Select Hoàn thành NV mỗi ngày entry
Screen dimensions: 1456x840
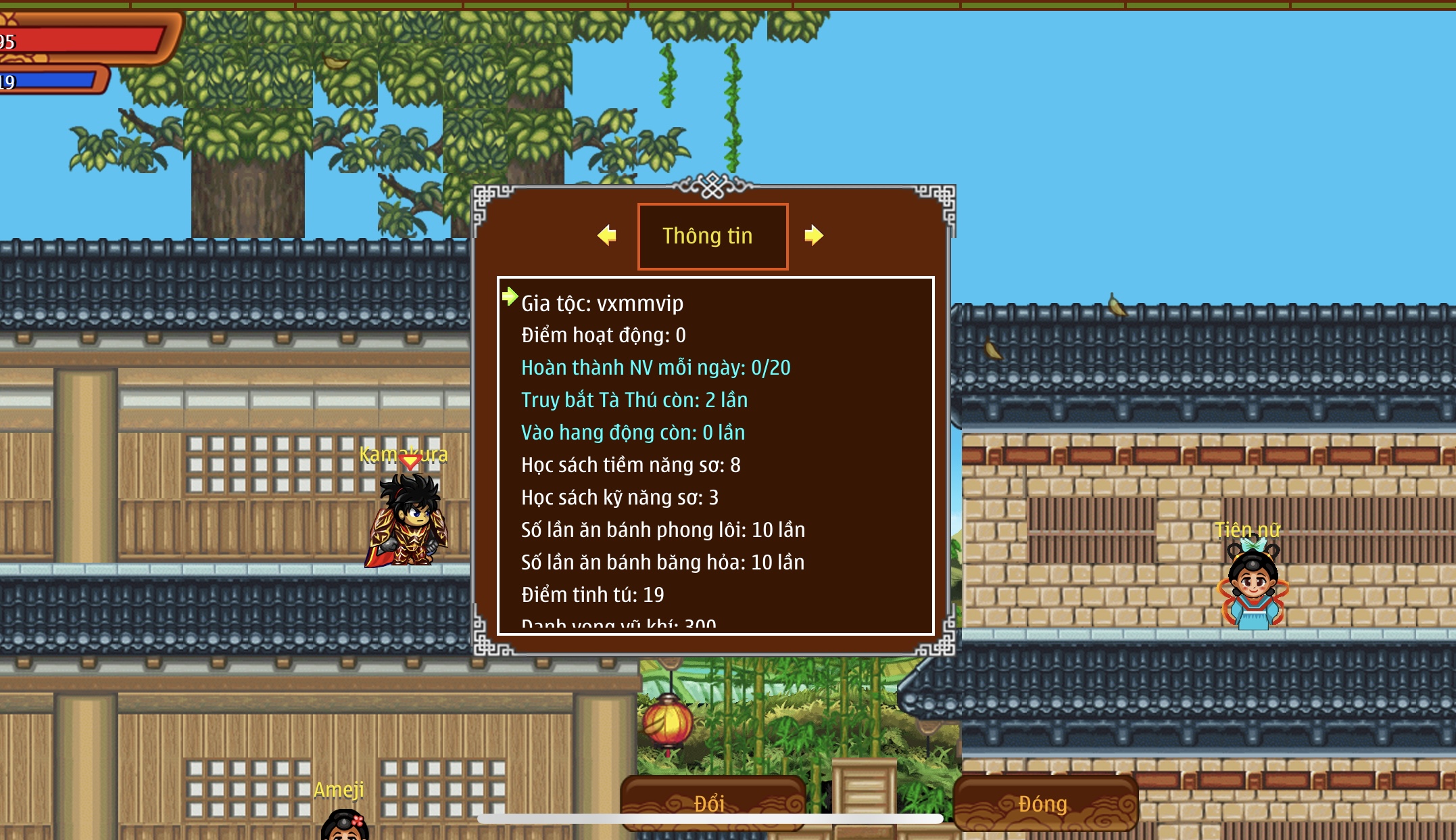(655, 368)
